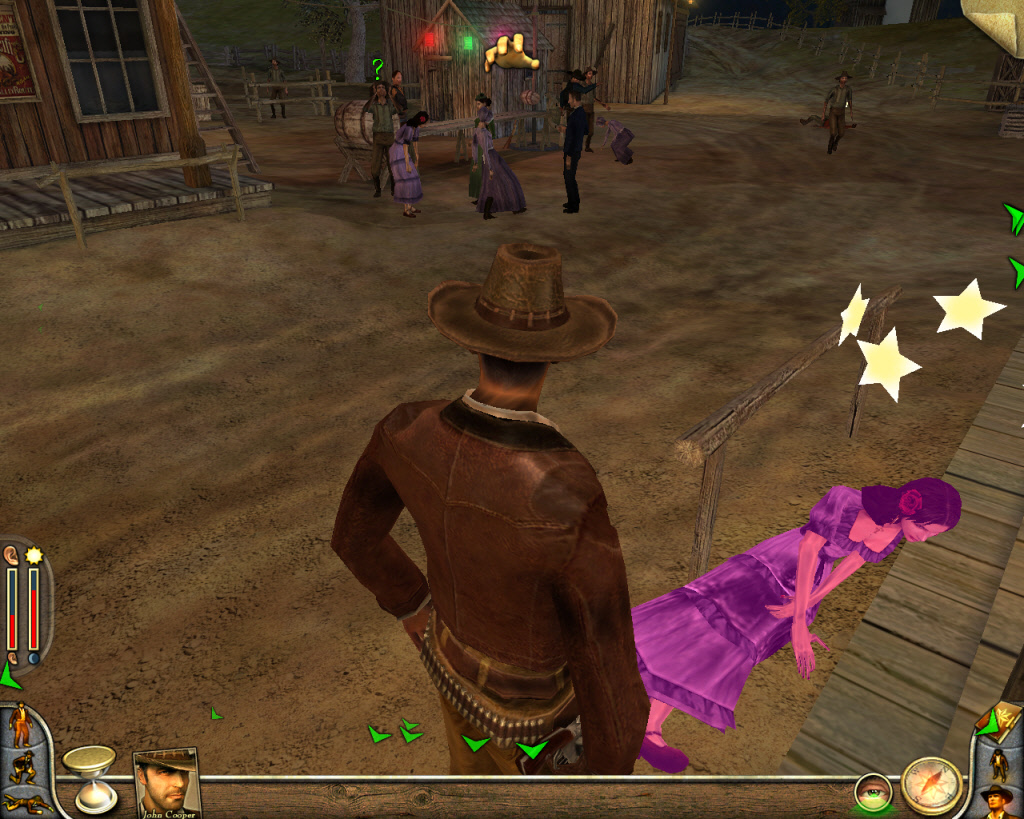Select the John Cooper character portrait
This screenshot has height=819, width=1024.
coord(165,781)
